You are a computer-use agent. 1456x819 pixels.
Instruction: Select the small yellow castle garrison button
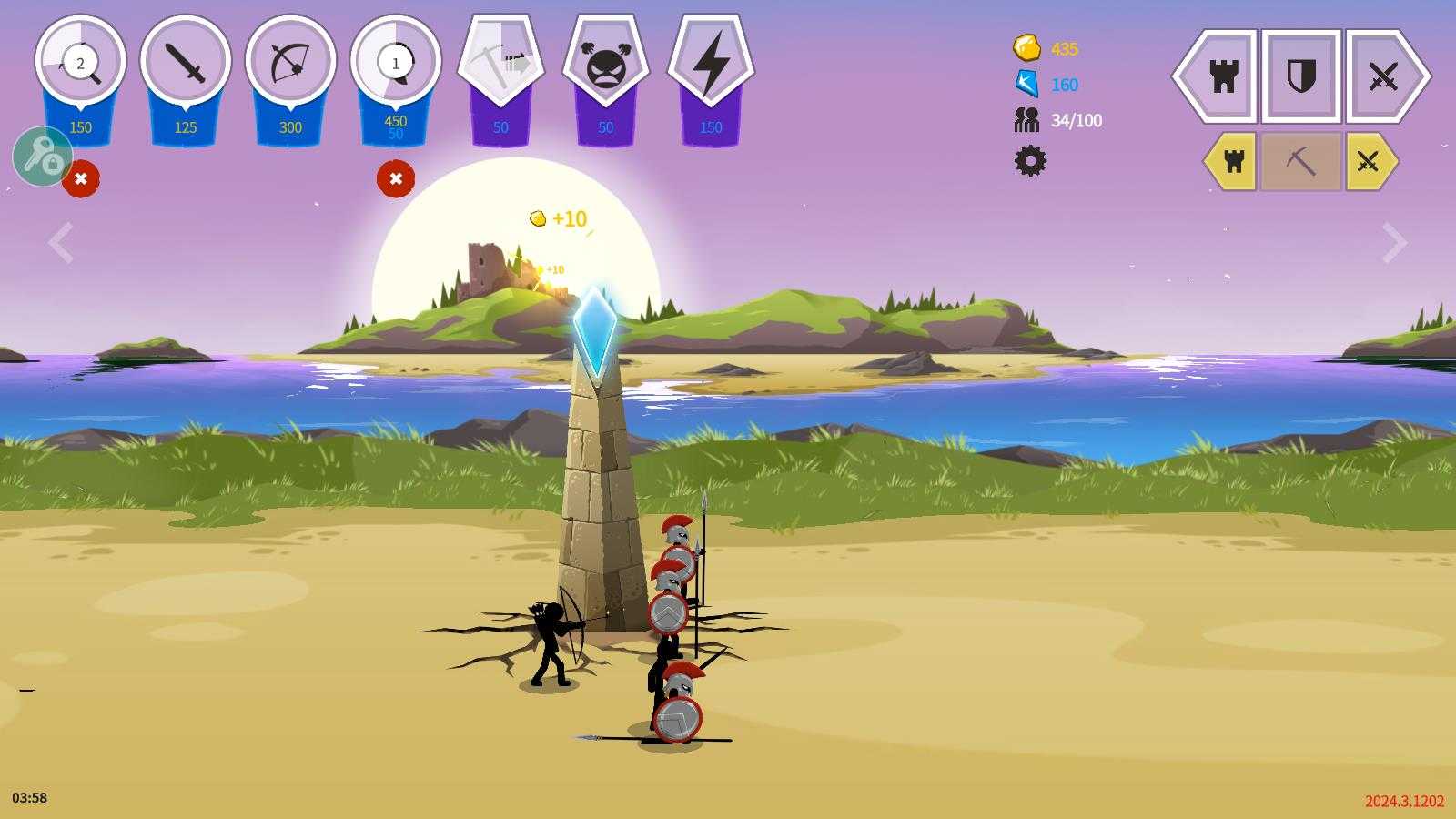[1233, 162]
